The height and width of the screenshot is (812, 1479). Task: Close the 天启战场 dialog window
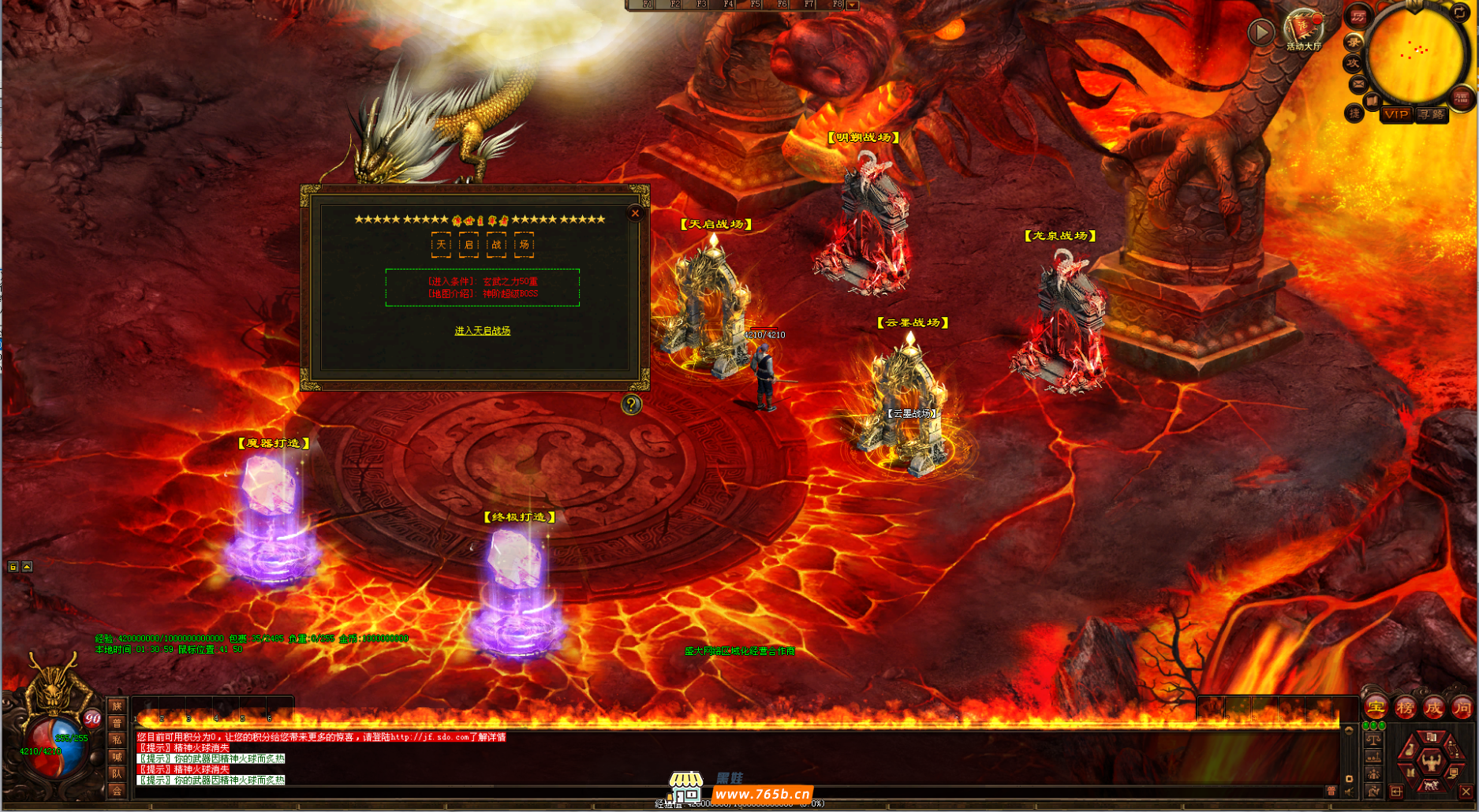[x=635, y=213]
